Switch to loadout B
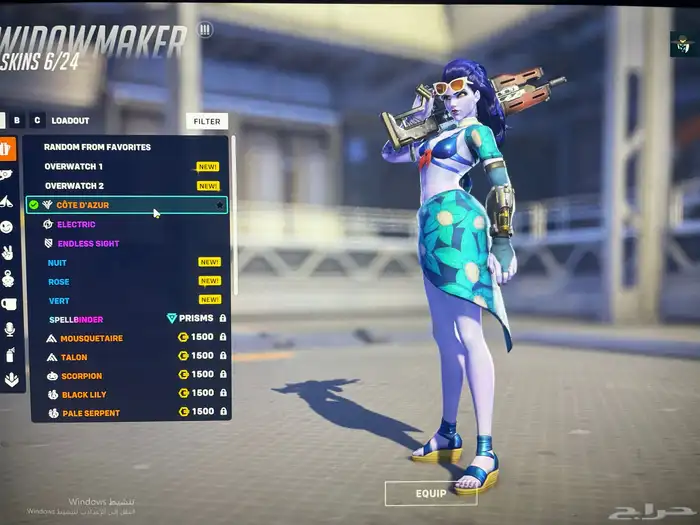Screen dimensions: 700x525 coord(16,120)
